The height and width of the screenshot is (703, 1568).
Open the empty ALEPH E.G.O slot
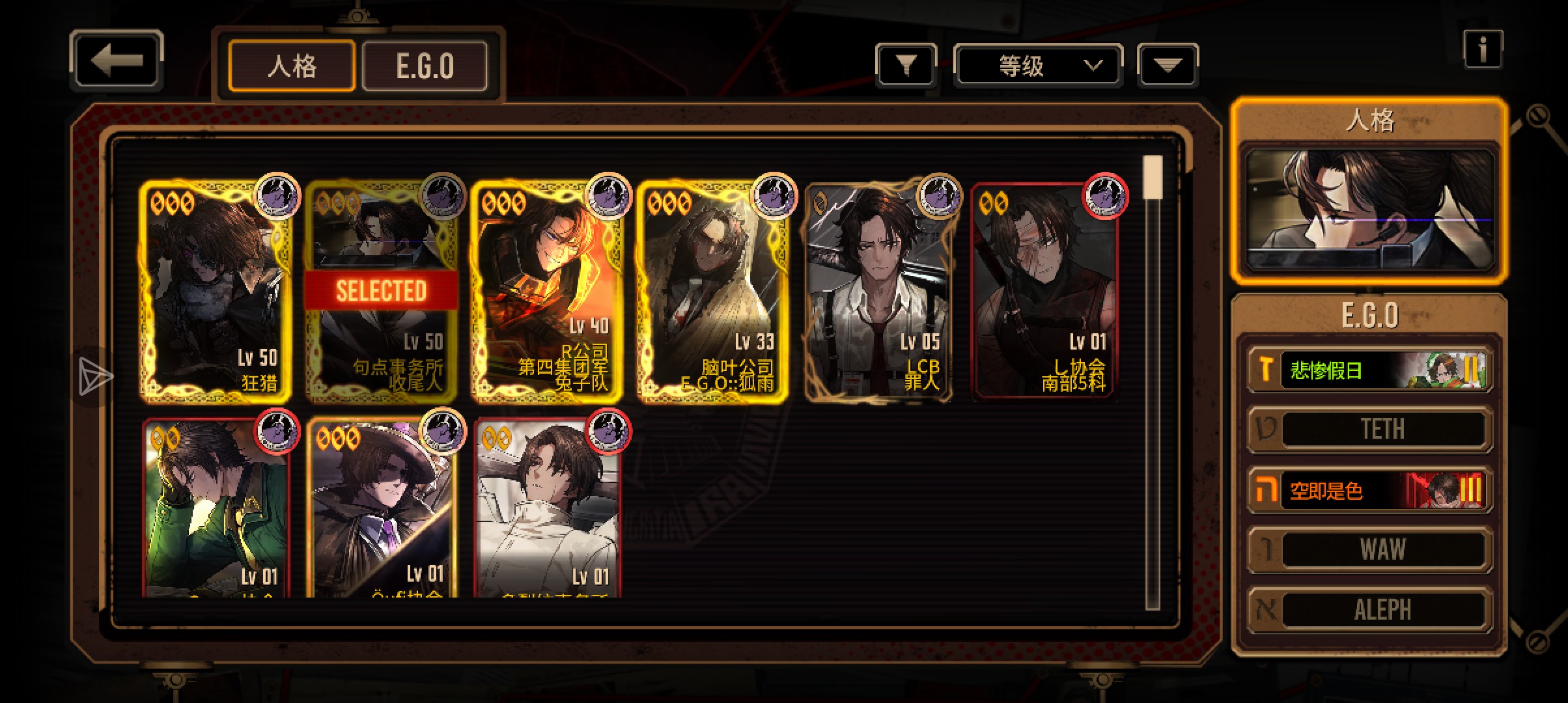pyautogui.click(x=1370, y=610)
